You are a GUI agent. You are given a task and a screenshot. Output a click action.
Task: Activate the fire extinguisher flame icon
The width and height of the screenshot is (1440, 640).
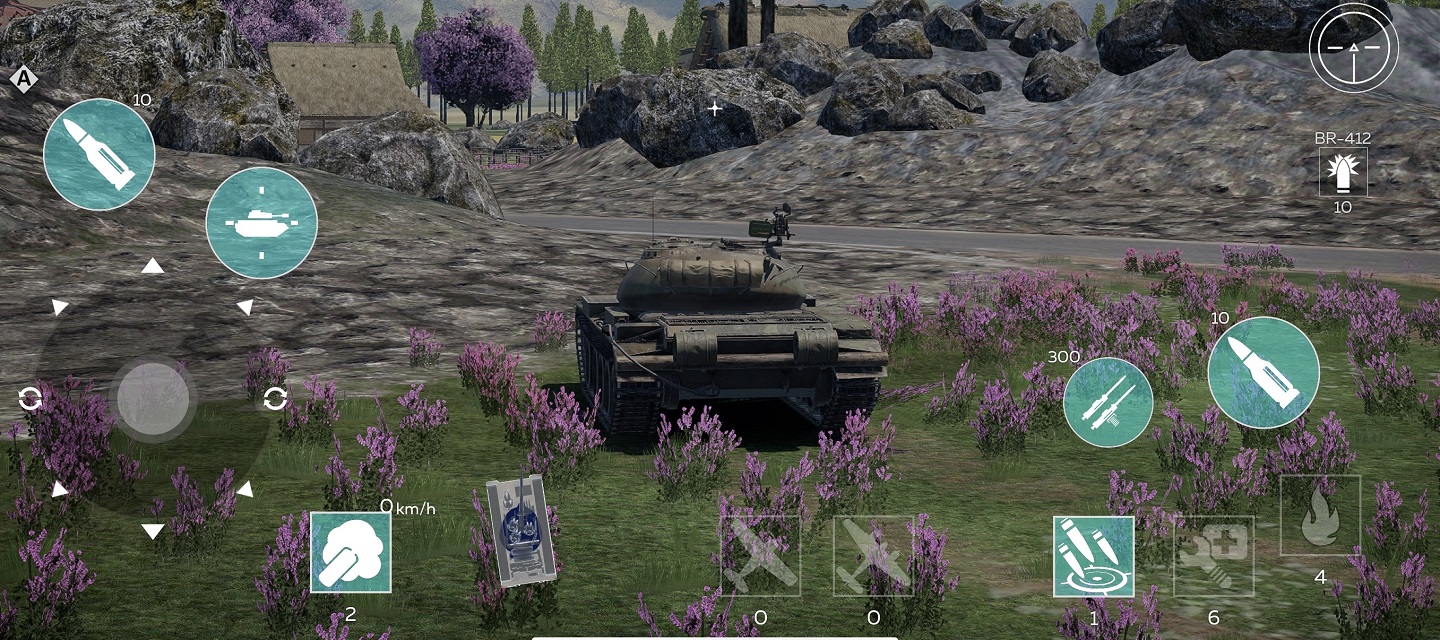pos(1320,516)
